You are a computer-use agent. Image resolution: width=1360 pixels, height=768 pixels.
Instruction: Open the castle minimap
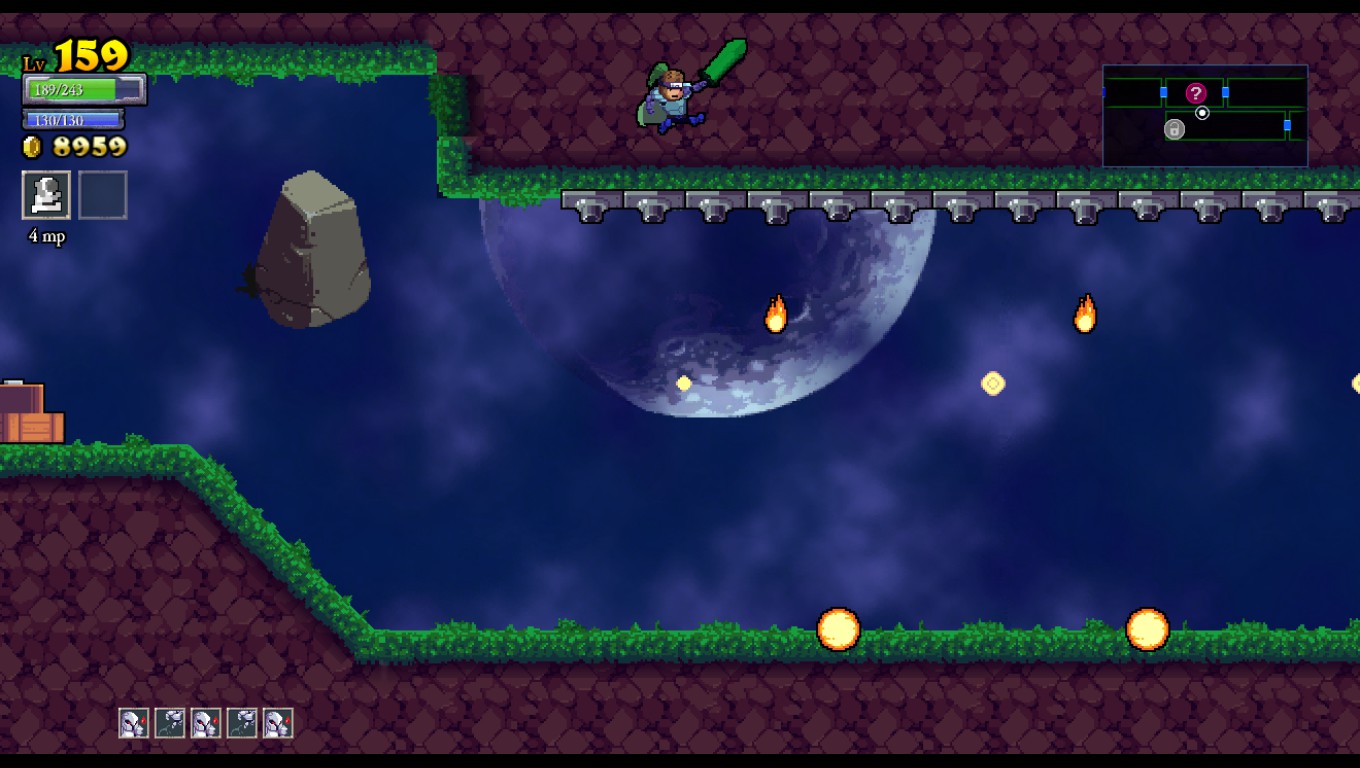(x=1205, y=116)
